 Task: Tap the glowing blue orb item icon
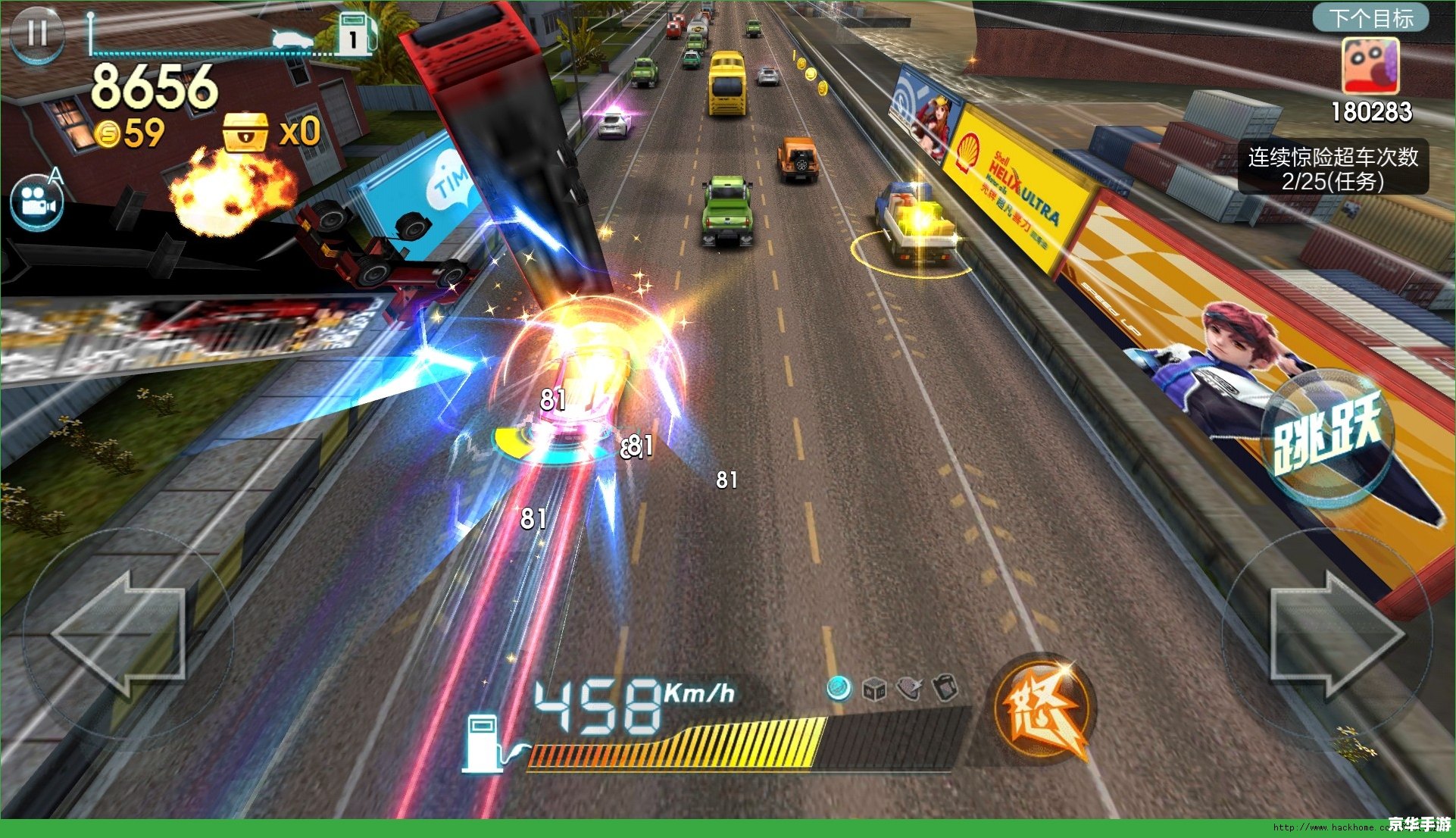coord(839,688)
